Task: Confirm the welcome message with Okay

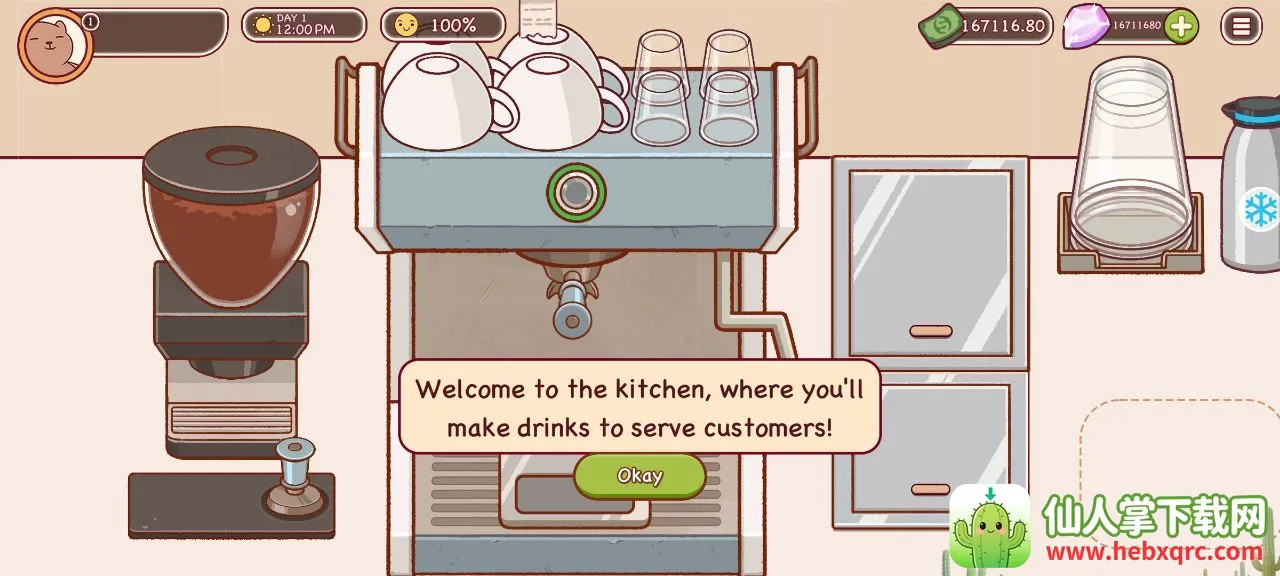Action: (639, 476)
